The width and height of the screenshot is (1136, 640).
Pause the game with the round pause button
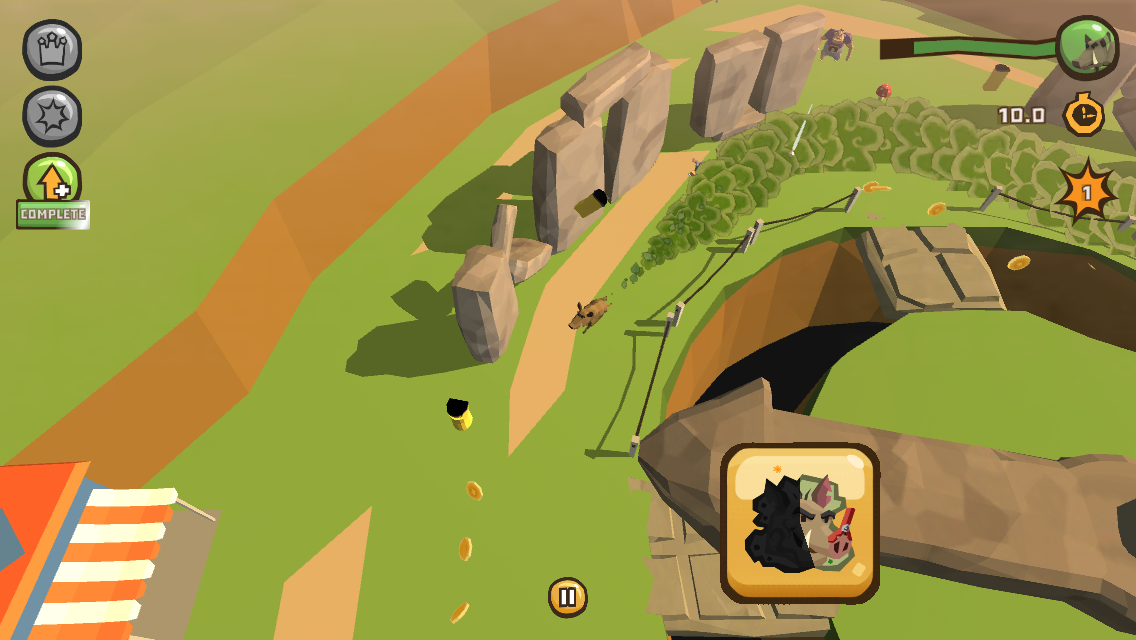click(567, 597)
